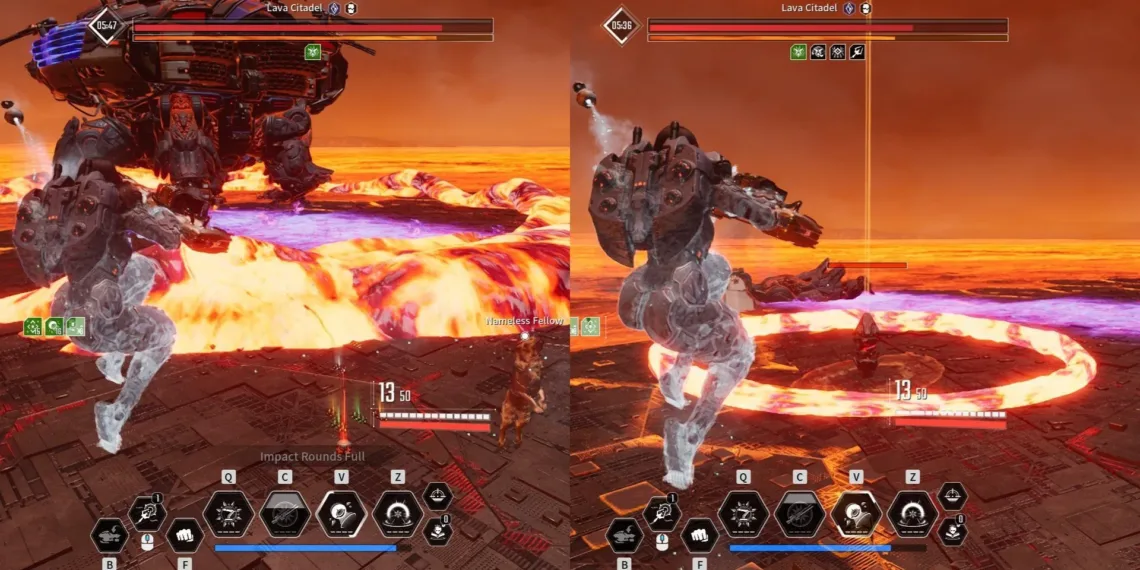Choose the B vehicle icon in the 05:47 view

click(x=109, y=535)
